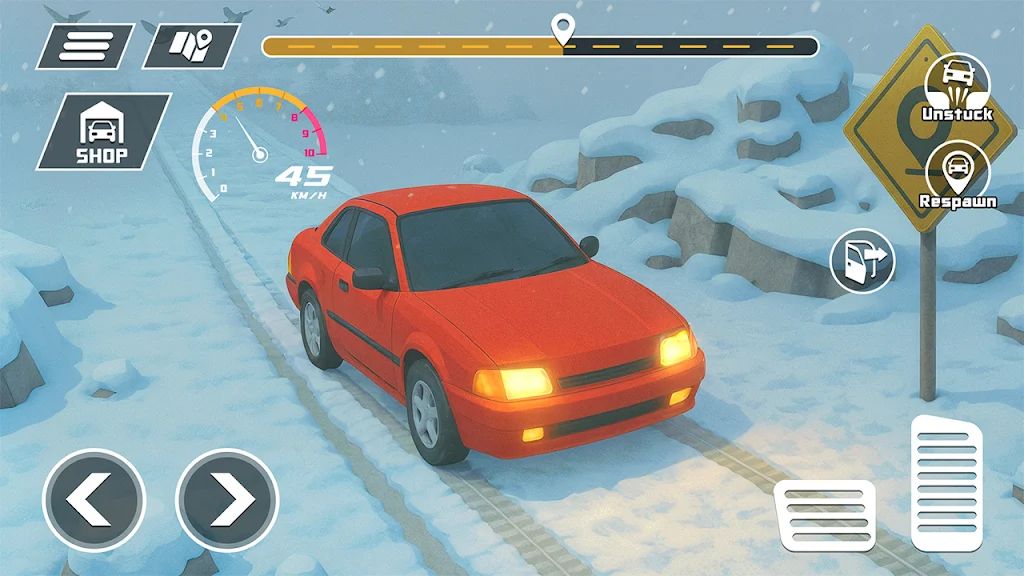Screen dimensions: 1024x576
Task: Open the map with the location pin
Action: (190, 46)
